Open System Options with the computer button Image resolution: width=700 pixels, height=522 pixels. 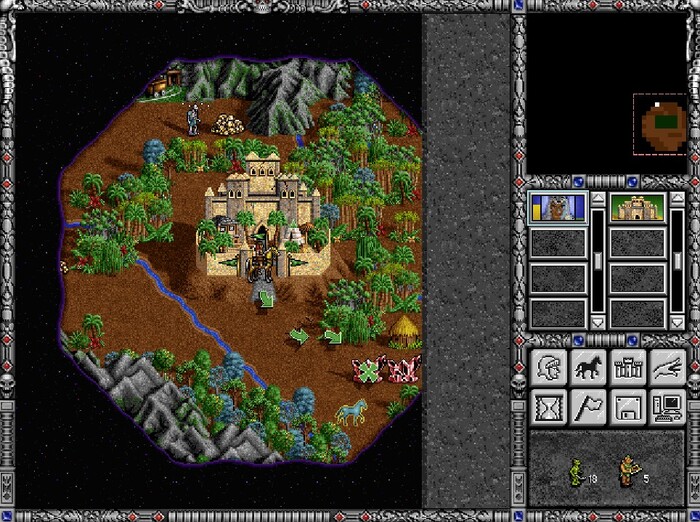tap(667, 405)
